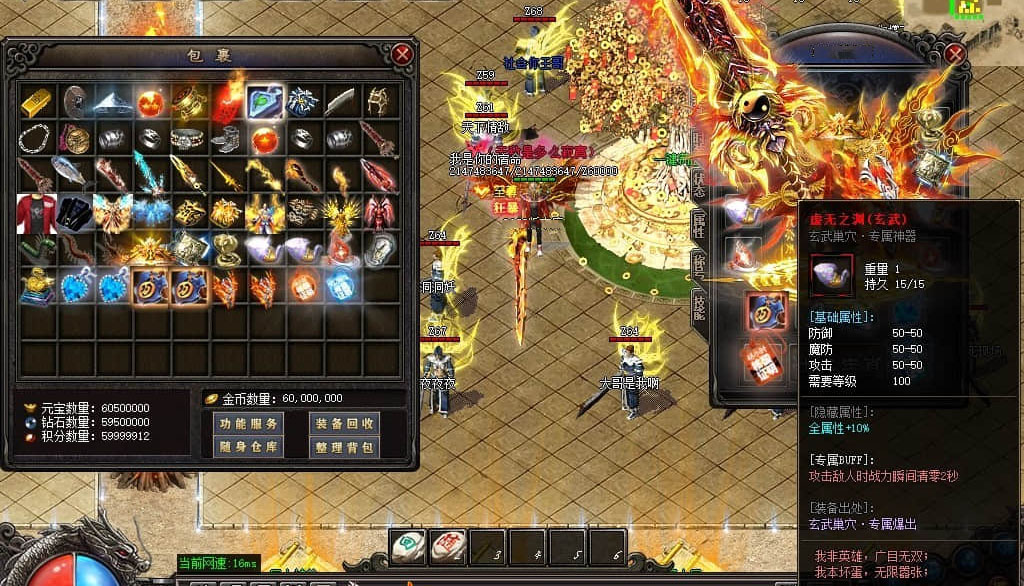Select the gold bar item slot

tap(37, 101)
